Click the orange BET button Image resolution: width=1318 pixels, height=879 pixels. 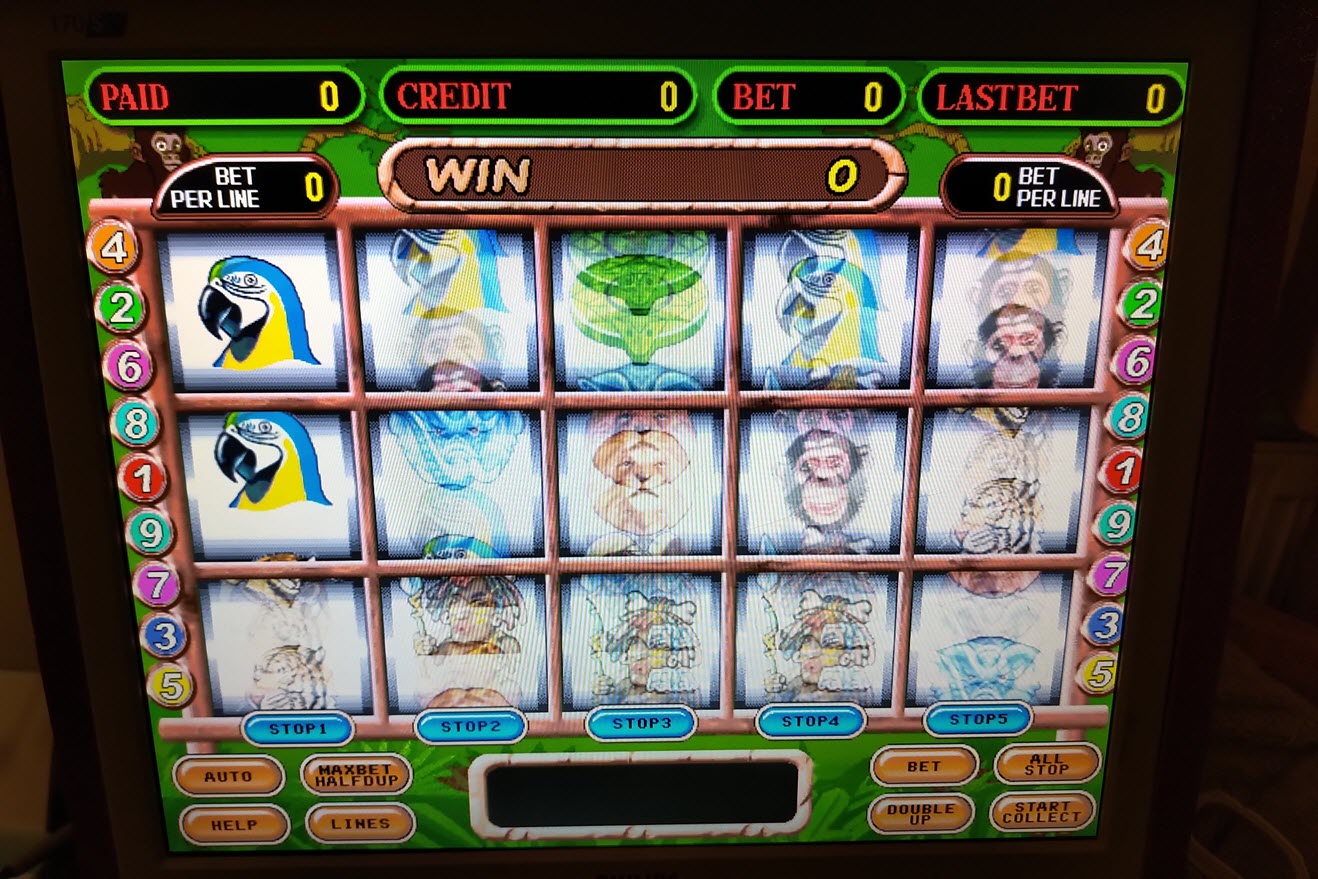[x=924, y=766]
